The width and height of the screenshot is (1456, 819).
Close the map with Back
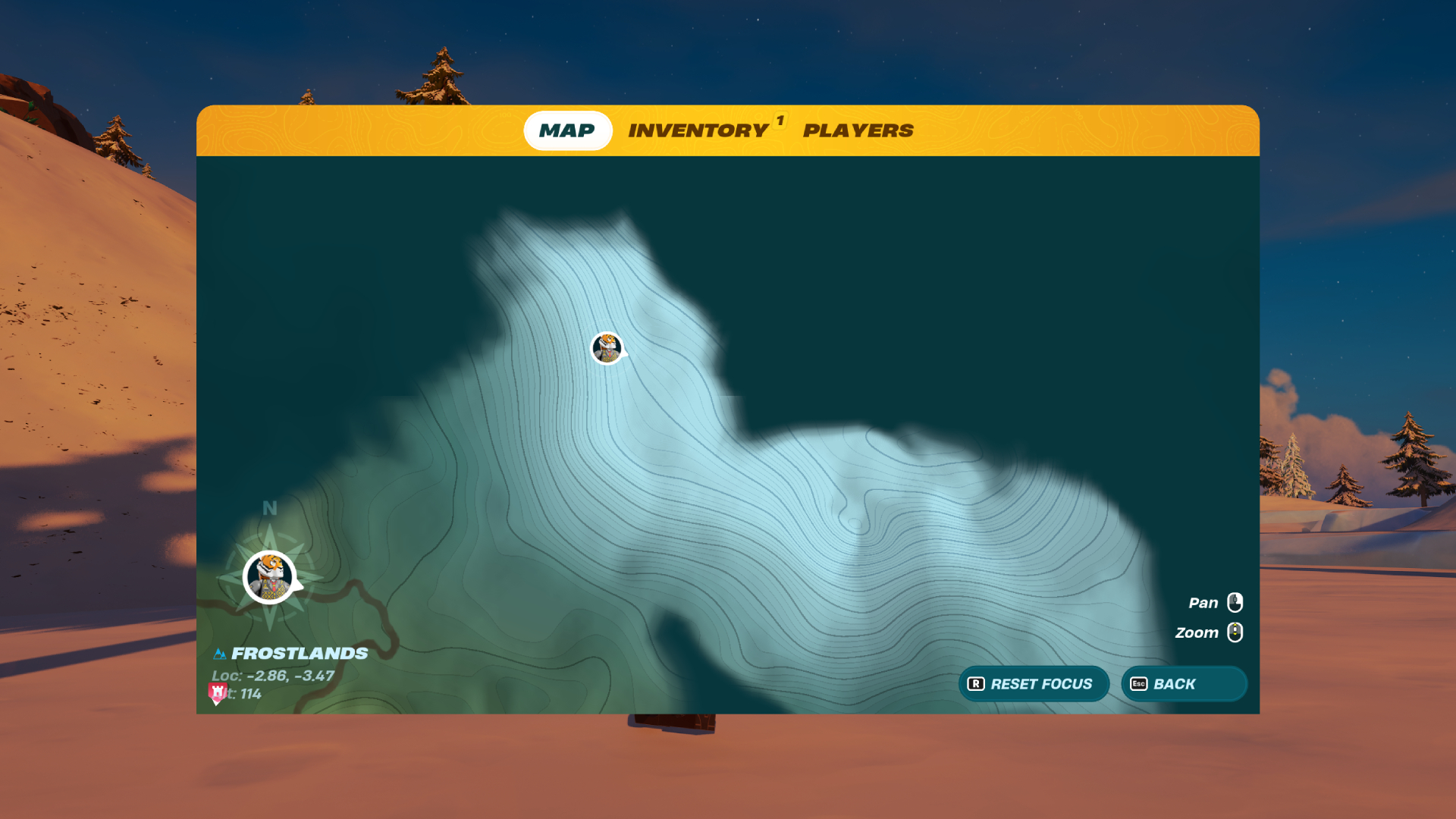pyautogui.click(x=1183, y=684)
